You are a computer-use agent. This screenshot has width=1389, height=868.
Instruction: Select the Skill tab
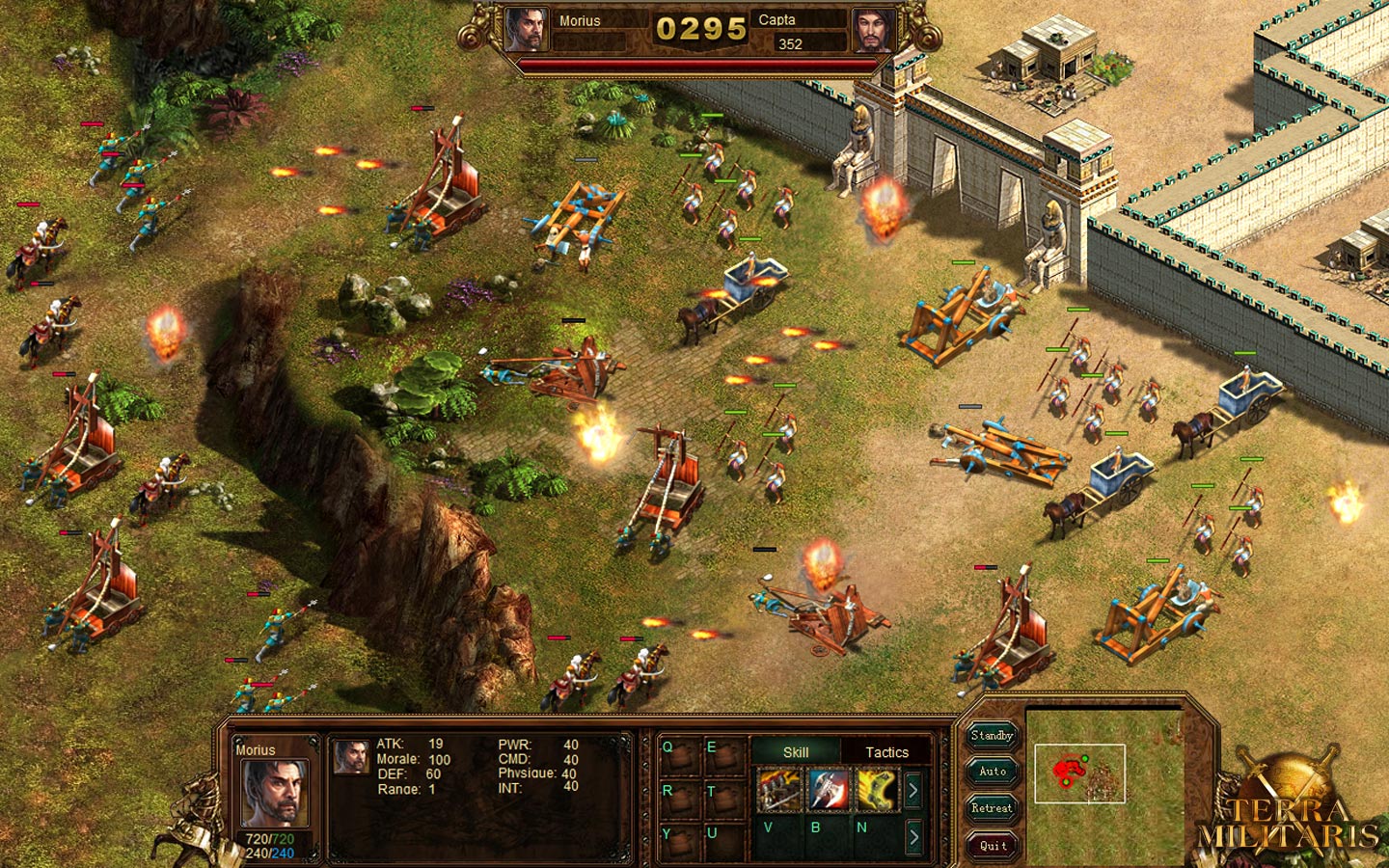click(796, 752)
